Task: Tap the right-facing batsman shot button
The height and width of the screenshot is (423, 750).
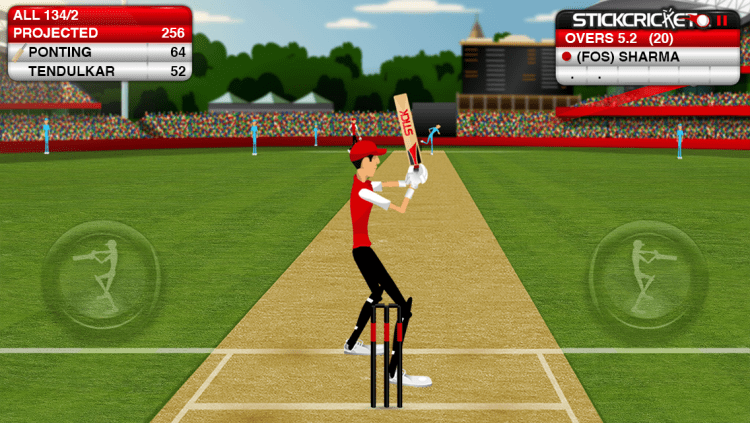Action: pos(647,274)
